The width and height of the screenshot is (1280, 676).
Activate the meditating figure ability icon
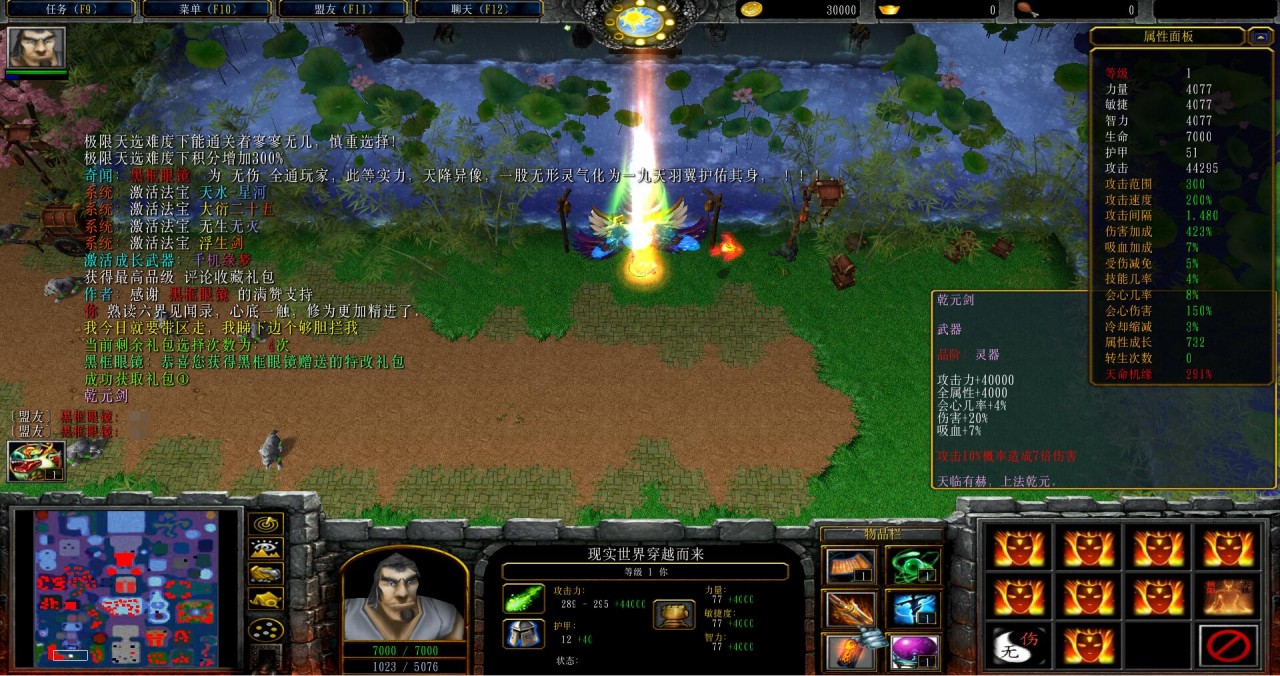click(x=1228, y=597)
